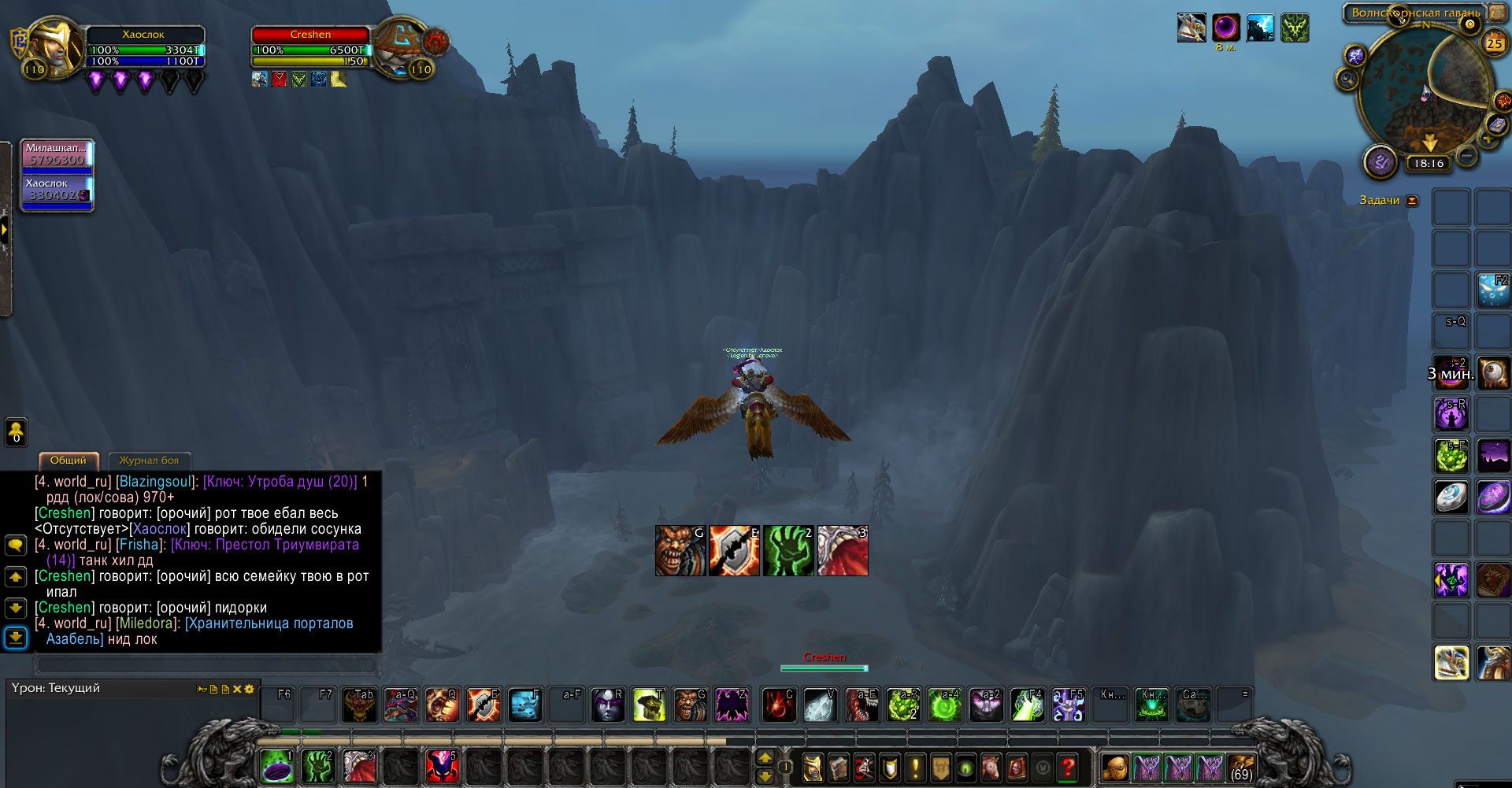Viewport: 1512px width, 788px height.
Task: Open the calendar showing day 25
Action: coord(1494,43)
